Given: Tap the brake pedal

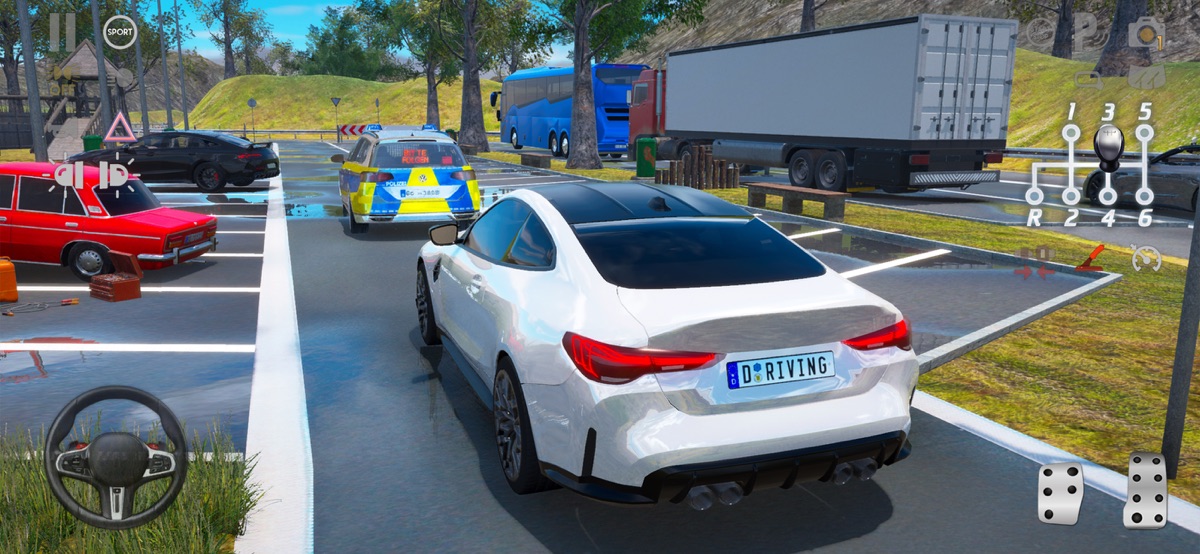Looking at the screenshot, I should 1059,492.
